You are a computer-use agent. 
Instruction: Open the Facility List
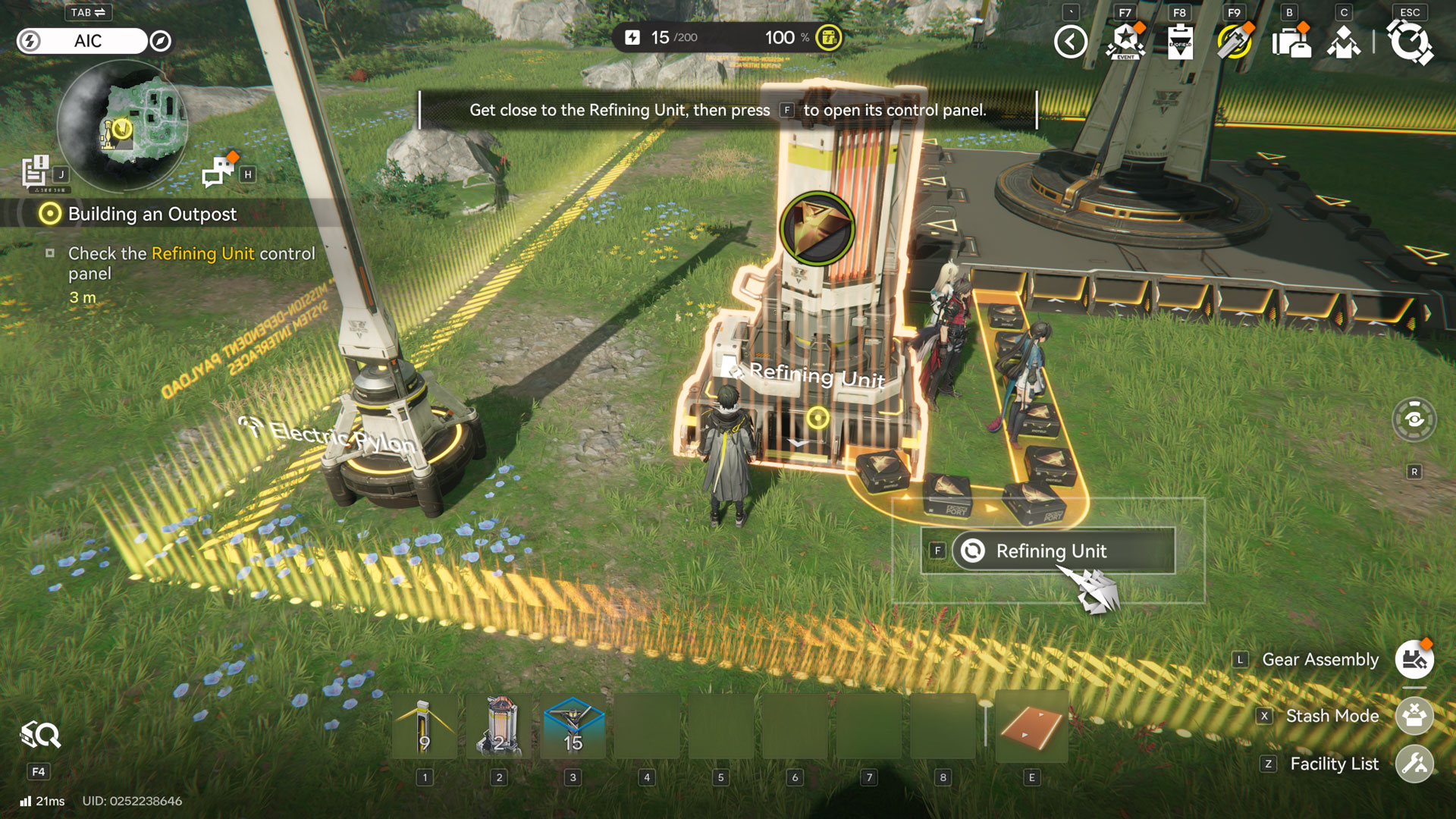tap(1414, 764)
